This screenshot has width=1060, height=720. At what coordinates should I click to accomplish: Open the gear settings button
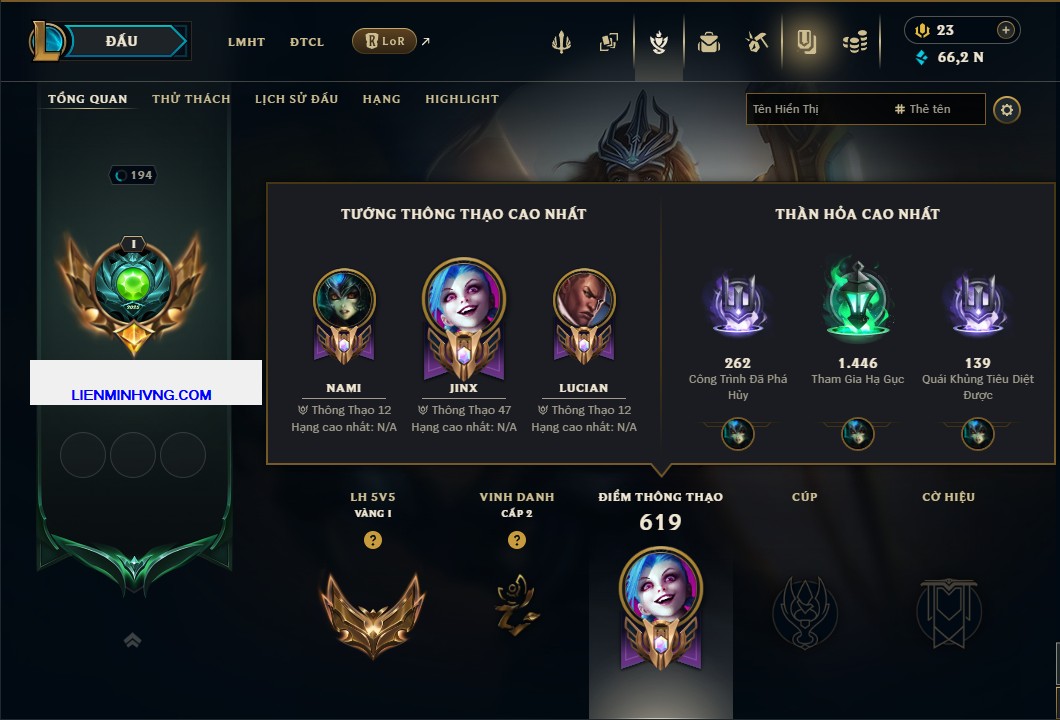click(1007, 109)
